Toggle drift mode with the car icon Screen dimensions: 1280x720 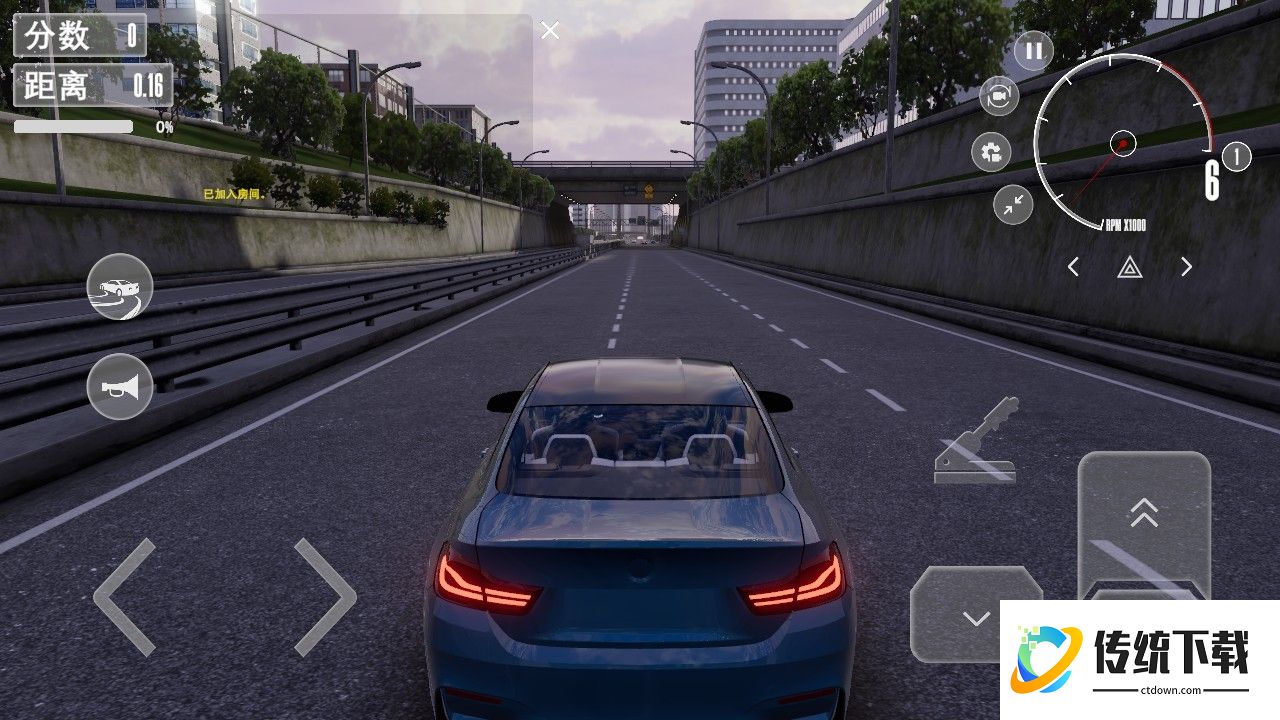120,287
